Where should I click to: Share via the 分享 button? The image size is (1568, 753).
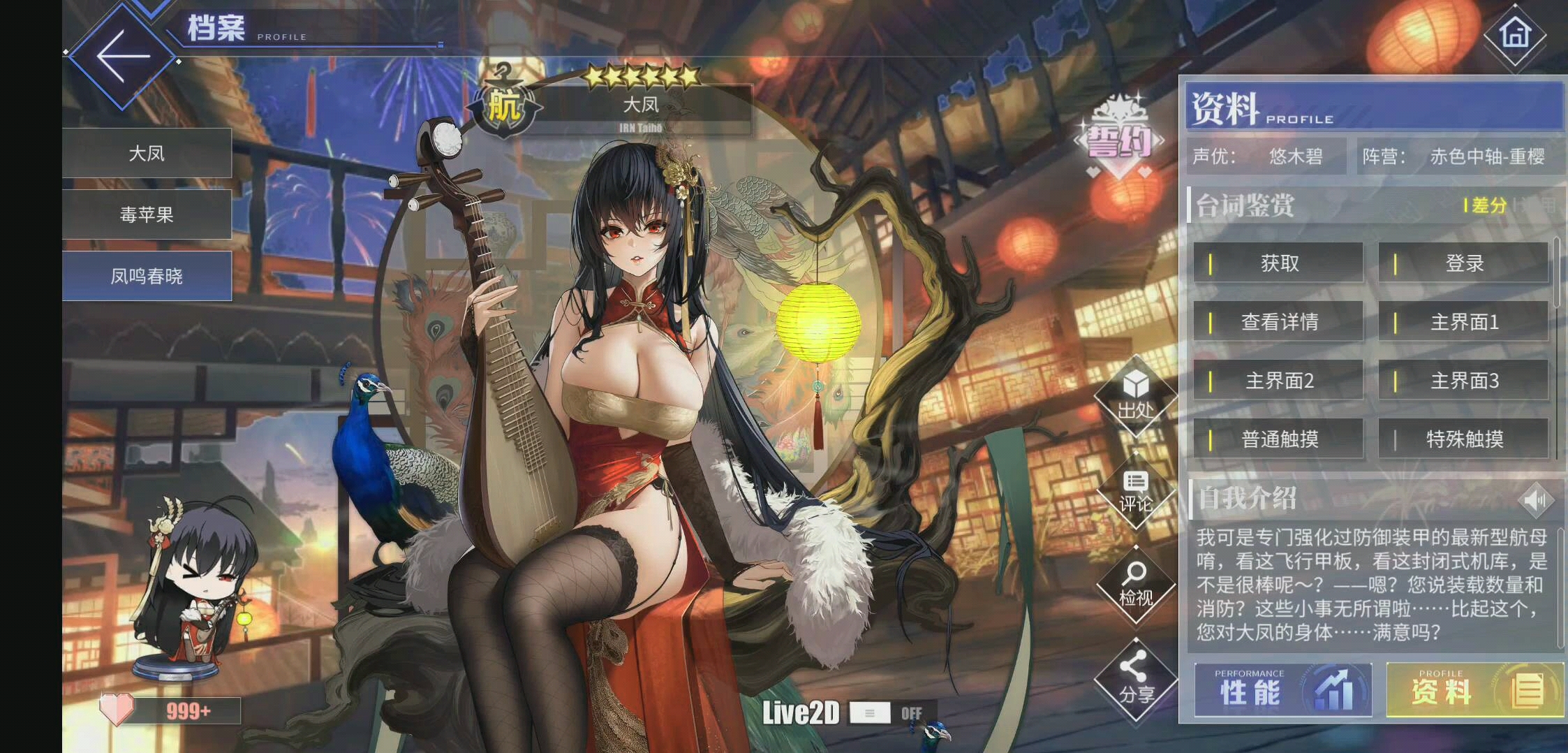coord(1135,681)
